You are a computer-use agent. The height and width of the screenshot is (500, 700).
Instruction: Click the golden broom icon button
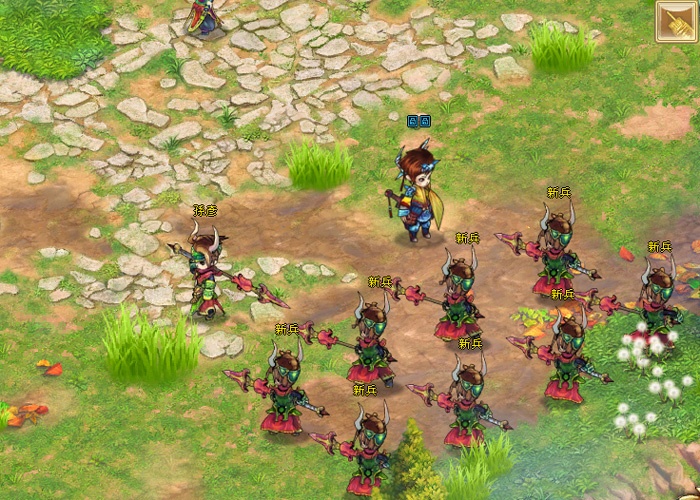[676, 21]
